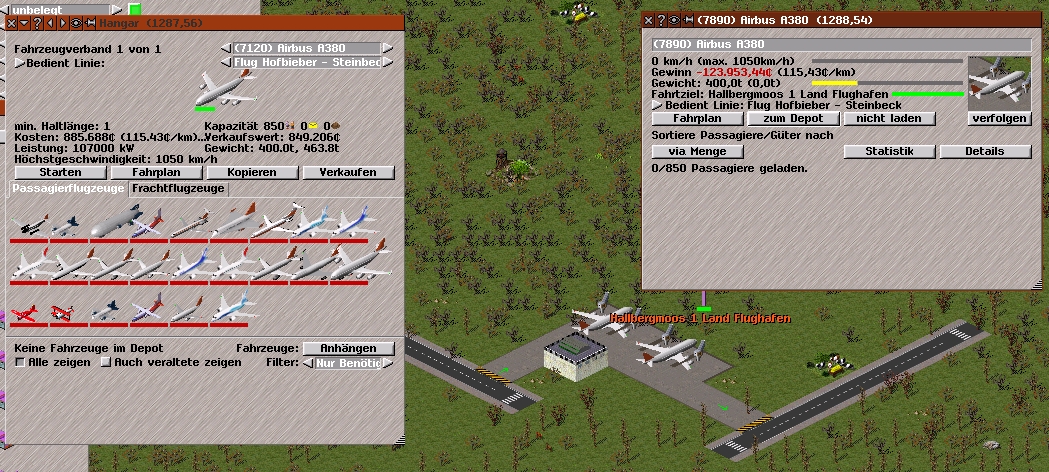Select the grey airship in the aircraft list
This screenshot has width=1049, height=472.
(108, 224)
